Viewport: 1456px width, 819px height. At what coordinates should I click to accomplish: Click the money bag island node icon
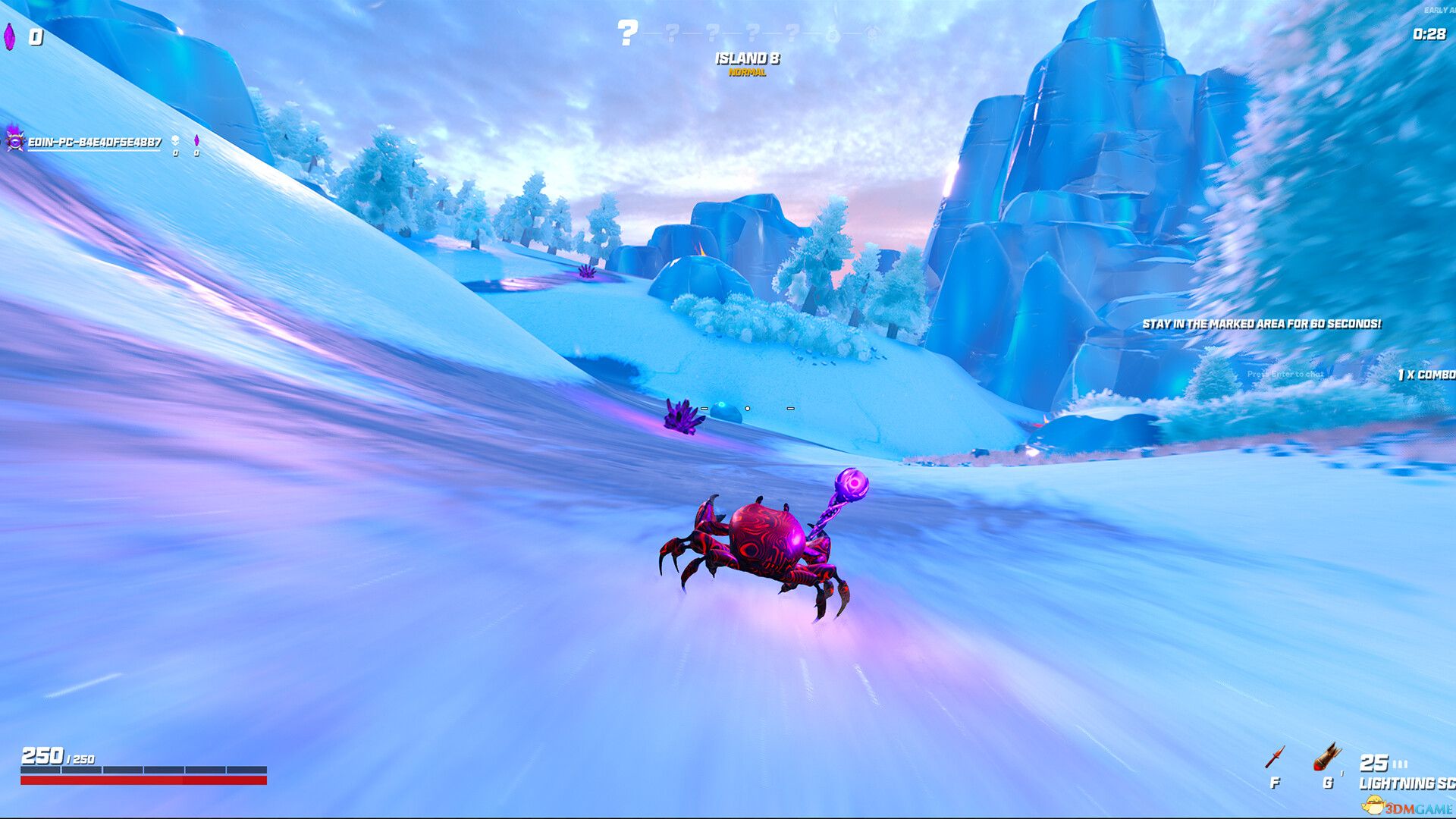pyautogui.click(x=833, y=33)
